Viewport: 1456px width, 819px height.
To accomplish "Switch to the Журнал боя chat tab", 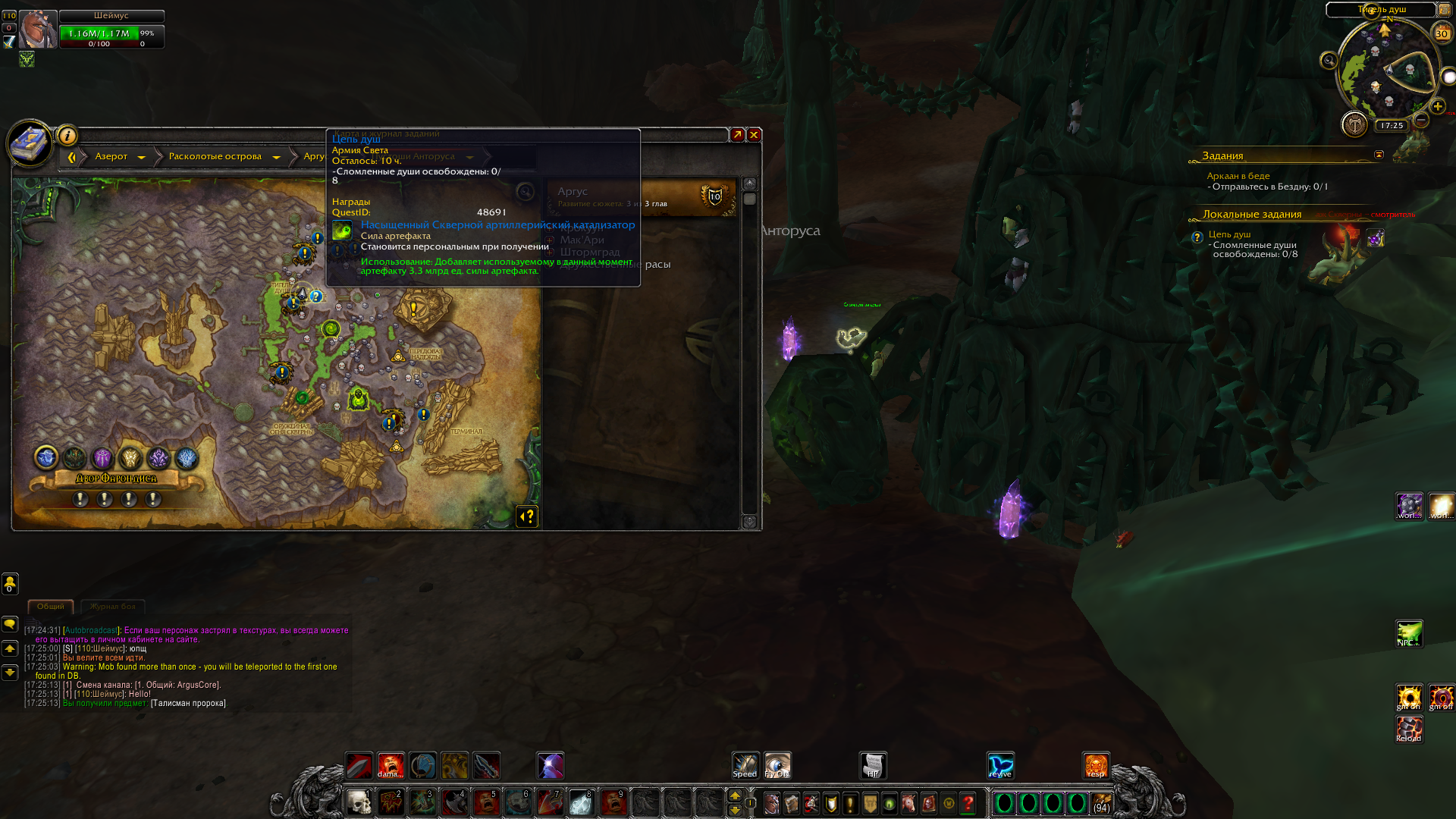I will pos(112,607).
